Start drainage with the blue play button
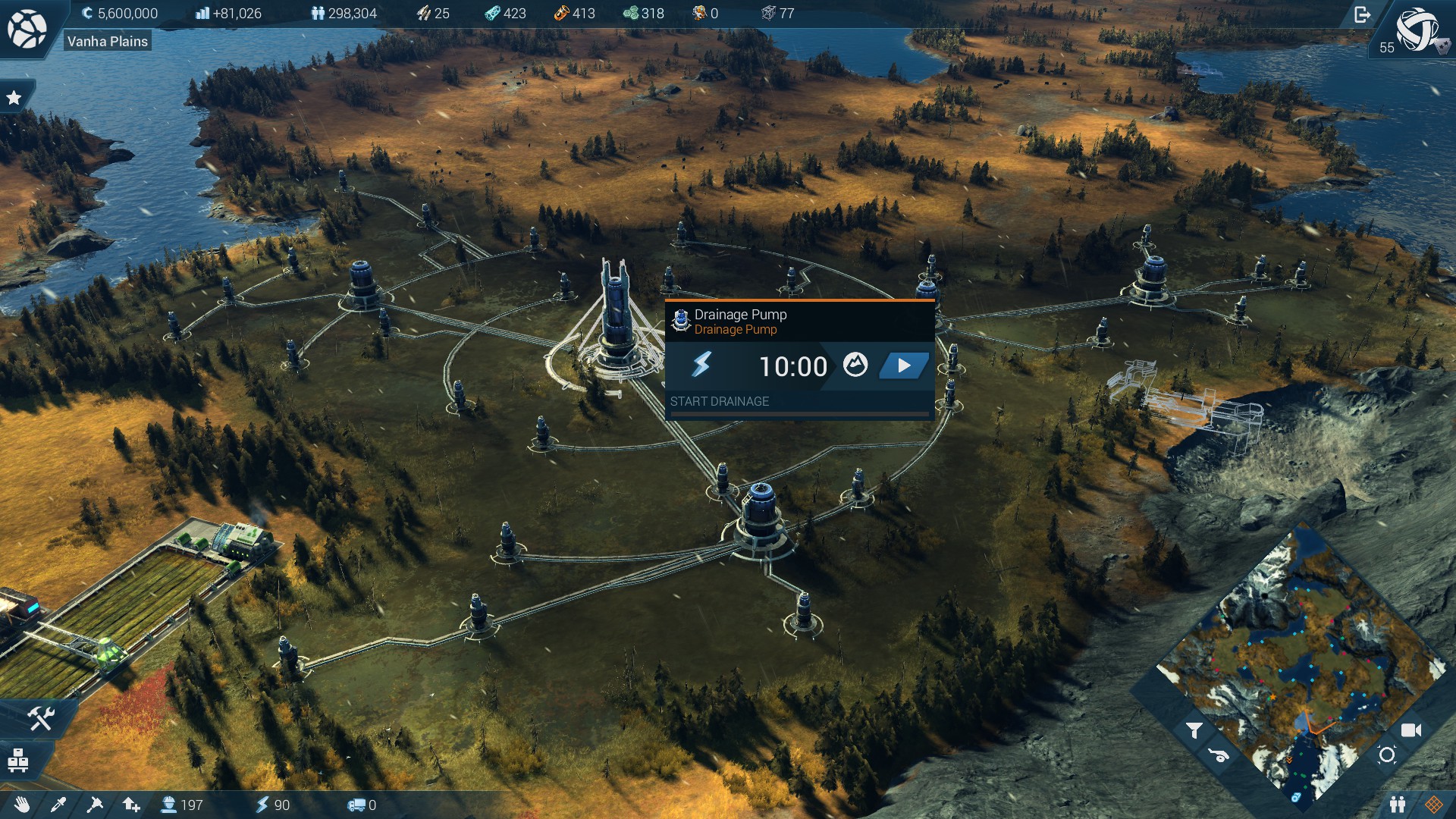Image resolution: width=1456 pixels, height=819 pixels. pyautogui.click(x=904, y=366)
